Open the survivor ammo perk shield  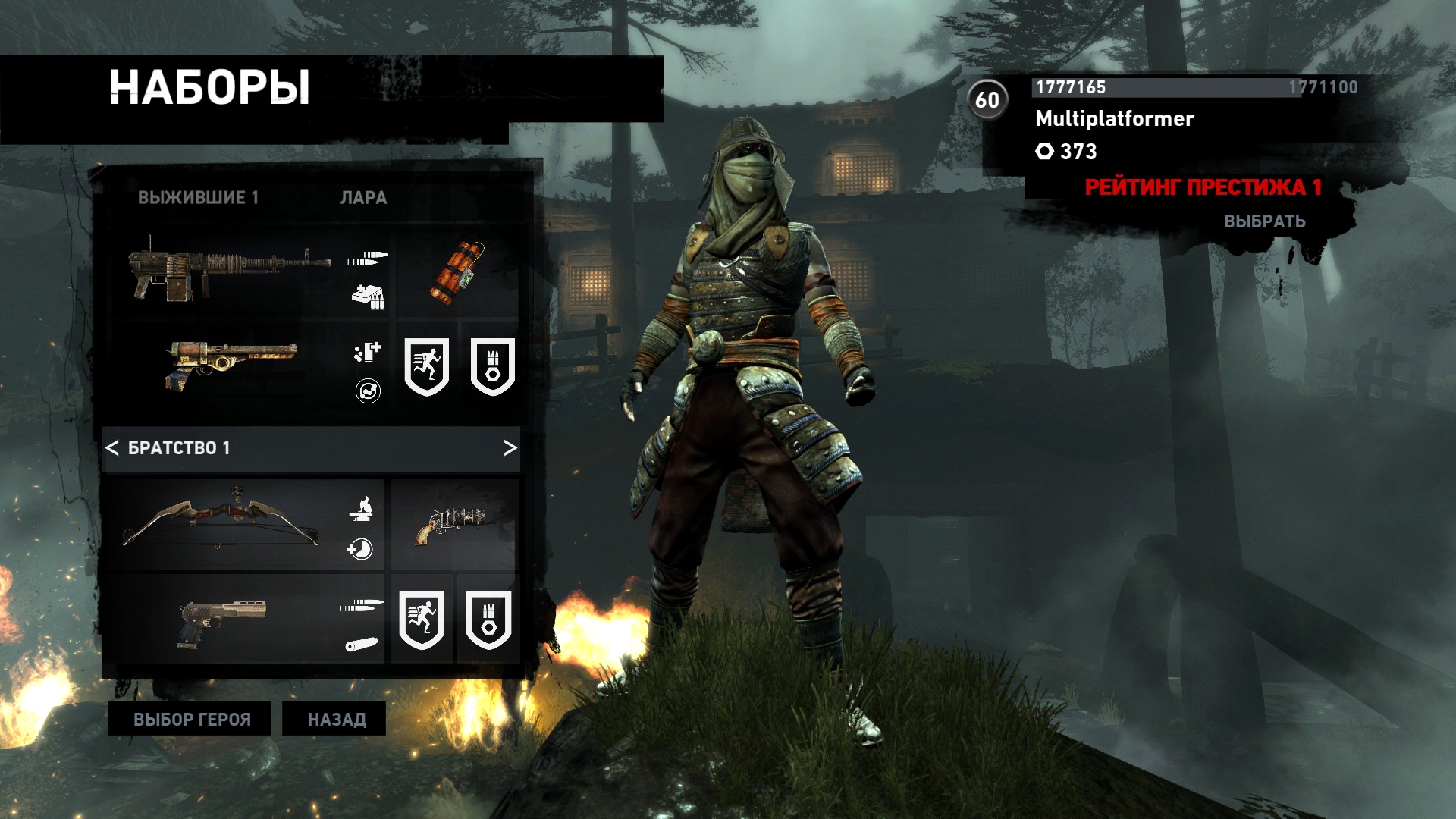[x=492, y=366]
